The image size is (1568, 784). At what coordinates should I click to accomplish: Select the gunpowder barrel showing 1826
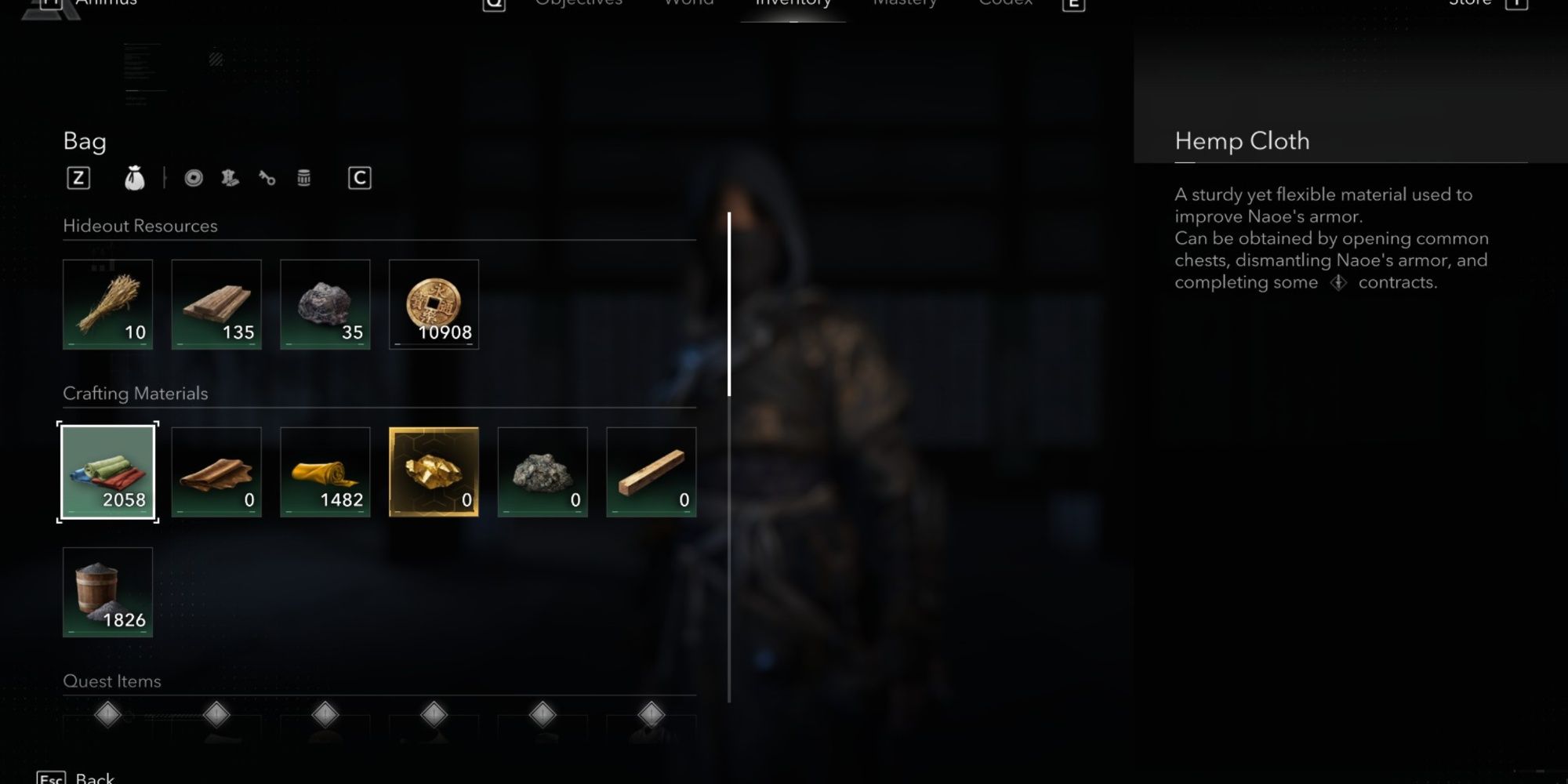(x=107, y=593)
